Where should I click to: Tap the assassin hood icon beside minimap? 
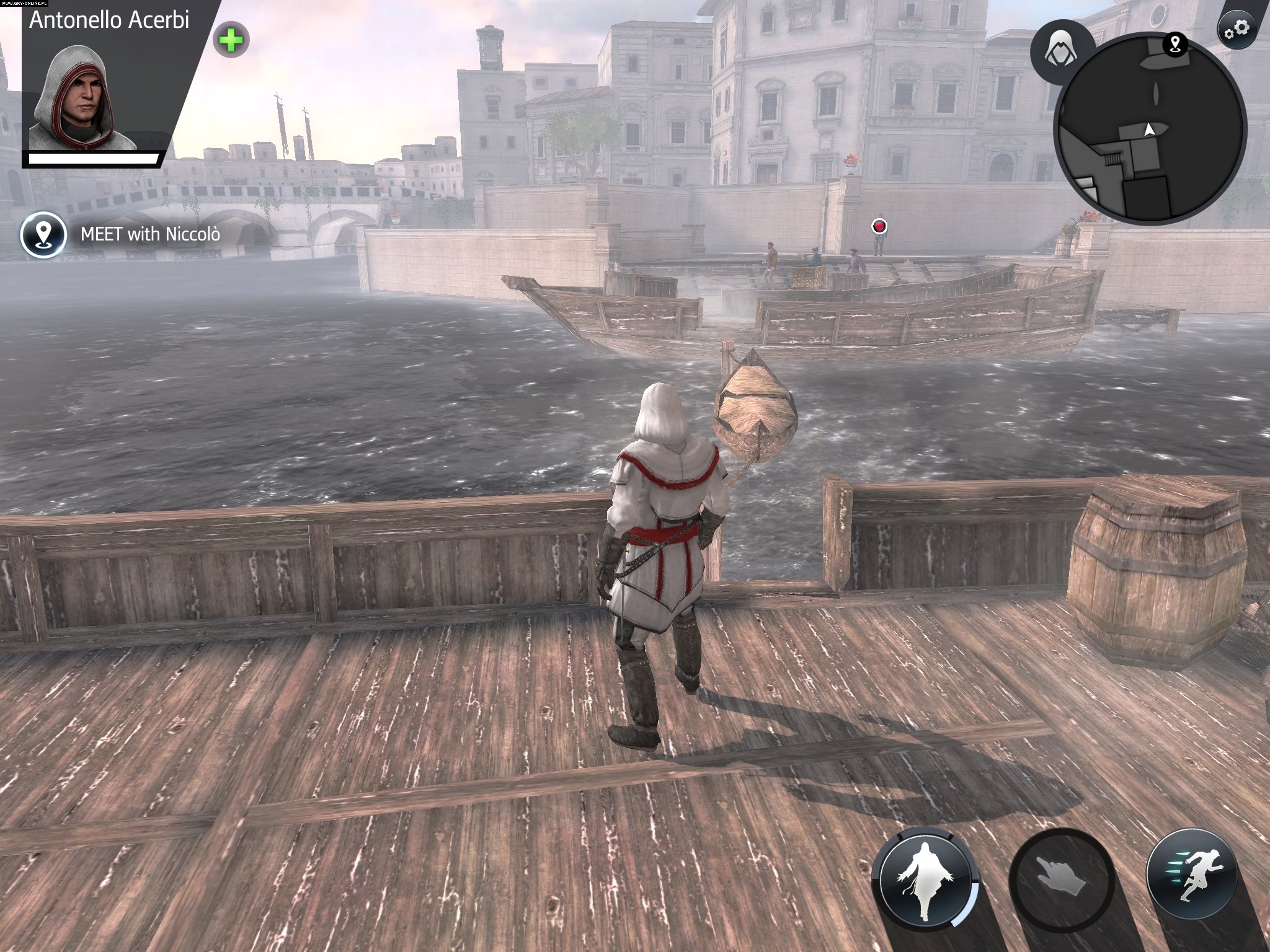(1061, 51)
